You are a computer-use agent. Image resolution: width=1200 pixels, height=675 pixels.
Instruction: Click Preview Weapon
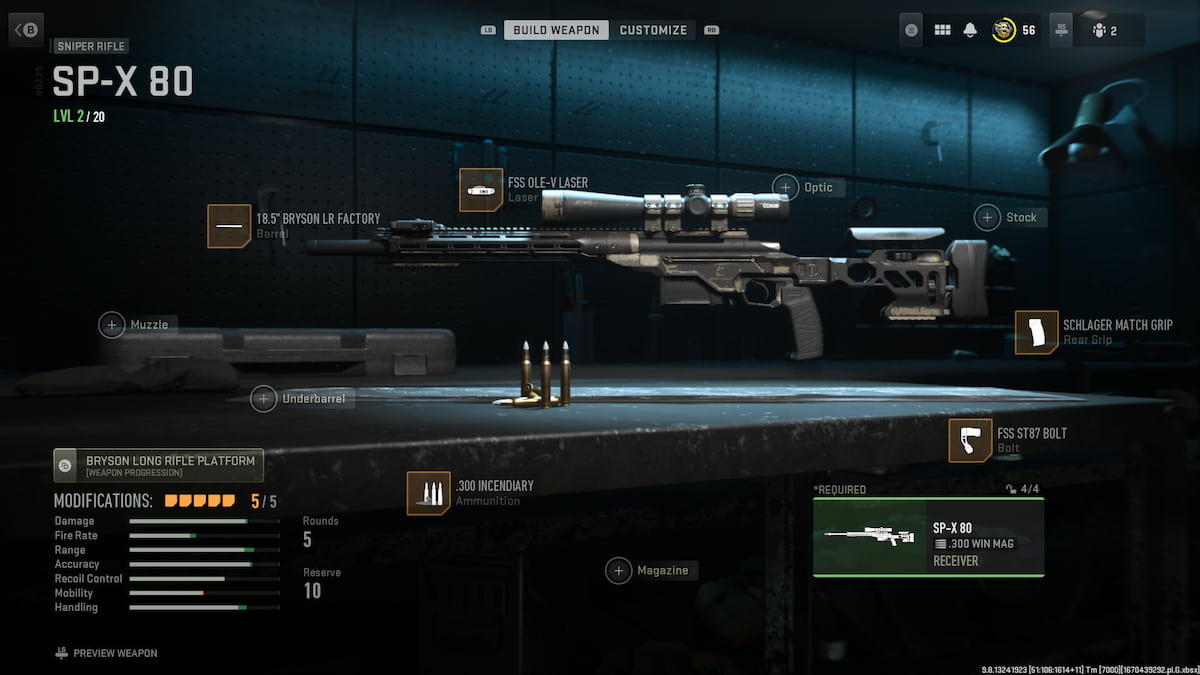pos(107,653)
